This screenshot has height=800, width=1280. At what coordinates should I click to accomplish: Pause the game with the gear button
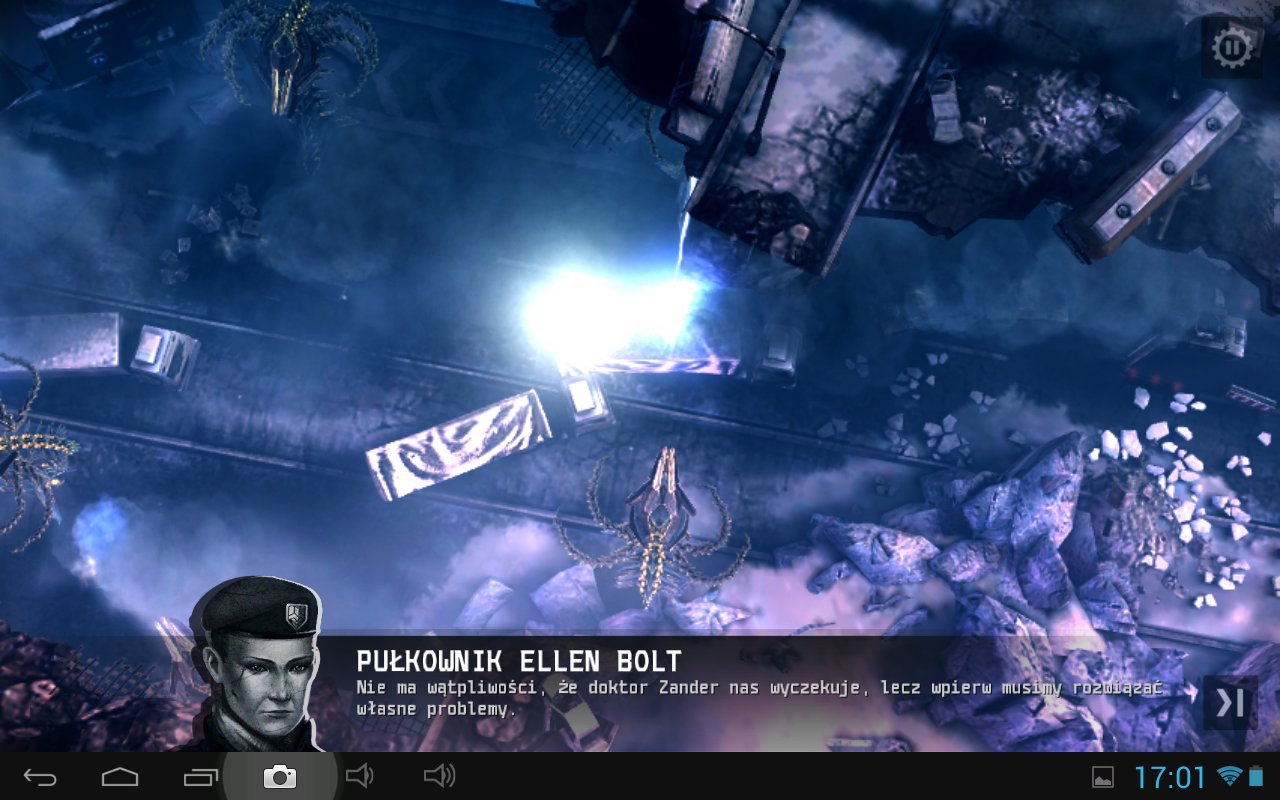1232,47
